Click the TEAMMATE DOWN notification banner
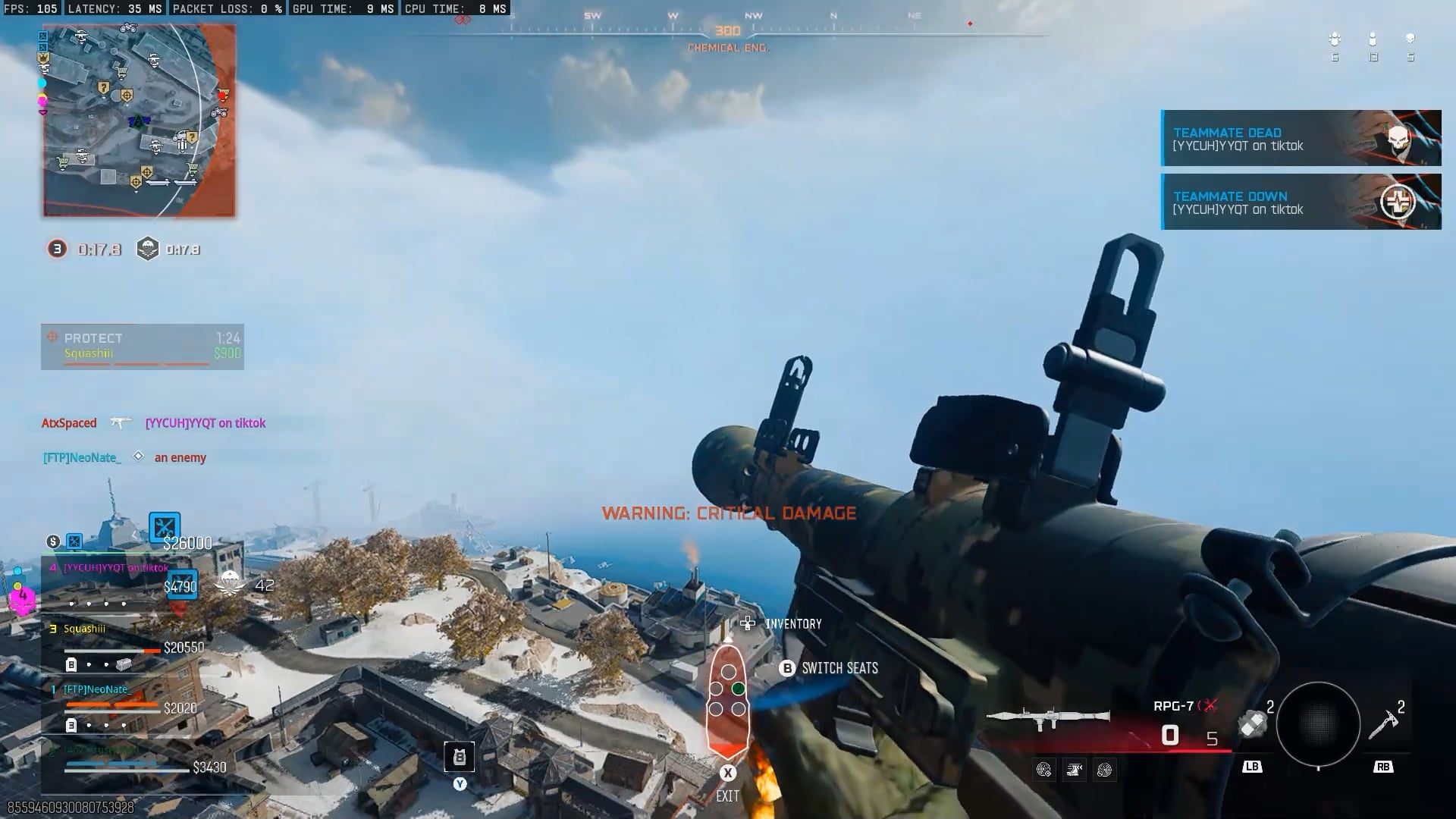1456x819 pixels. point(1301,202)
